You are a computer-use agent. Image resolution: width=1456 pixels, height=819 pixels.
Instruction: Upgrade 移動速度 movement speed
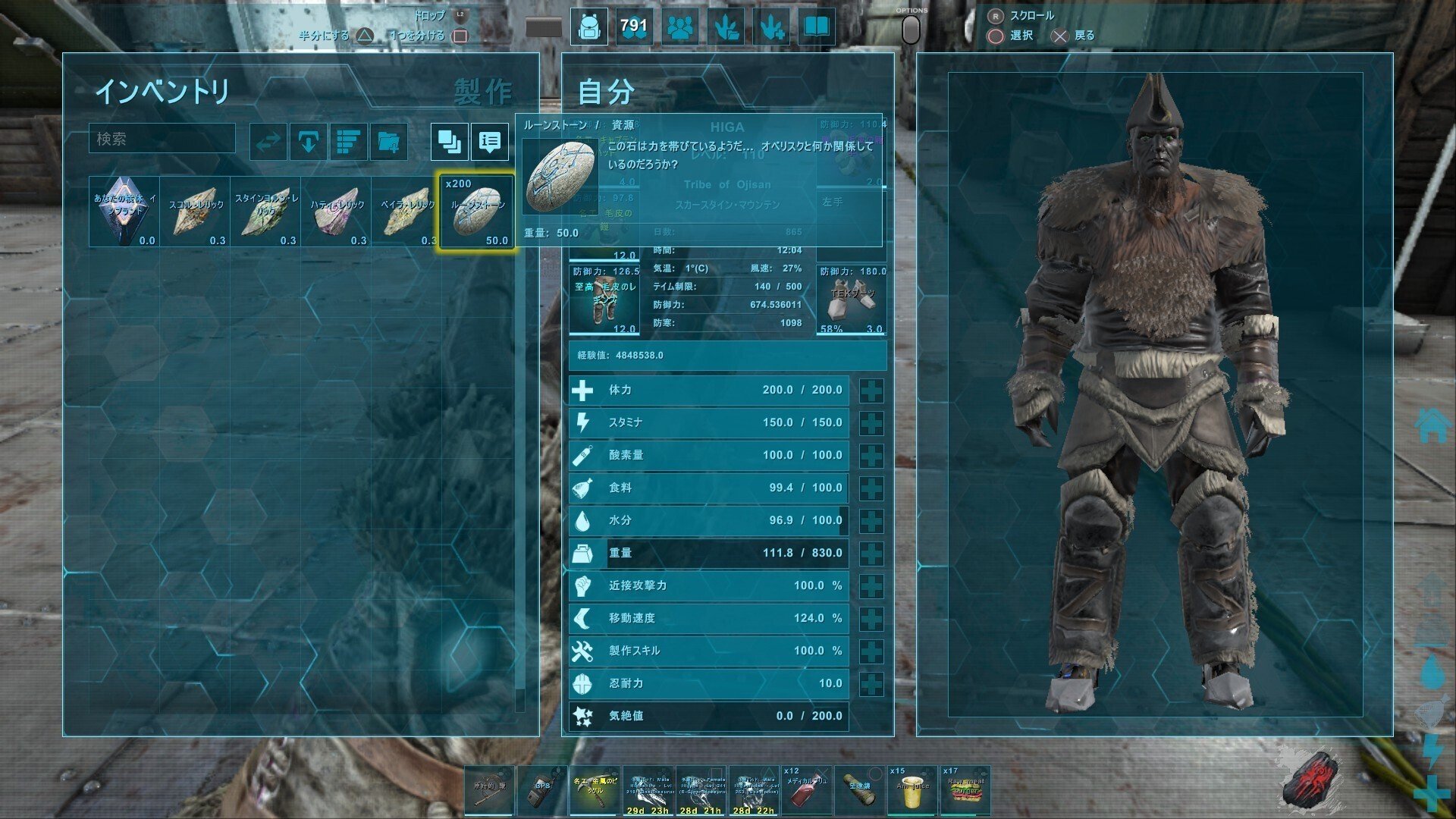871,619
